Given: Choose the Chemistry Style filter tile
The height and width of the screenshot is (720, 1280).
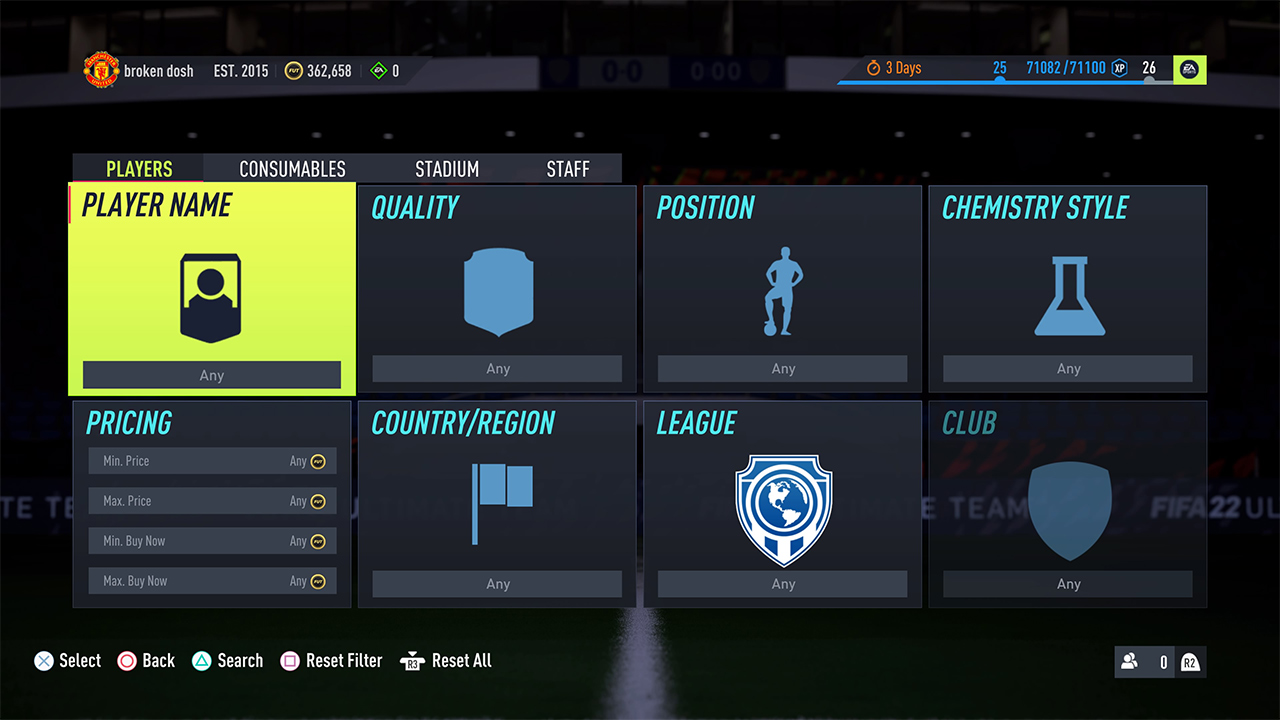Looking at the screenshot, I should (1067, 288).
